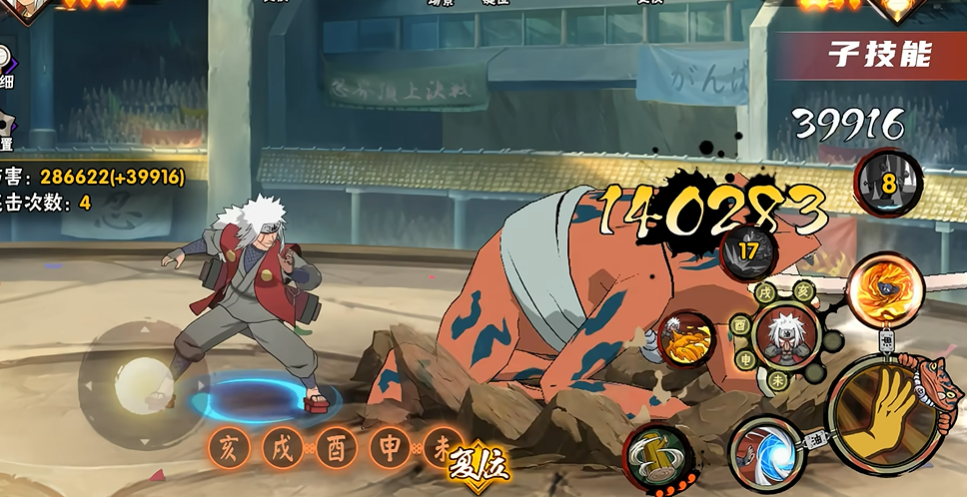Activate the blue Rasengan skill
Image resolution: width=967 pixels, height=497 pixels.
[x=765, y=454]
